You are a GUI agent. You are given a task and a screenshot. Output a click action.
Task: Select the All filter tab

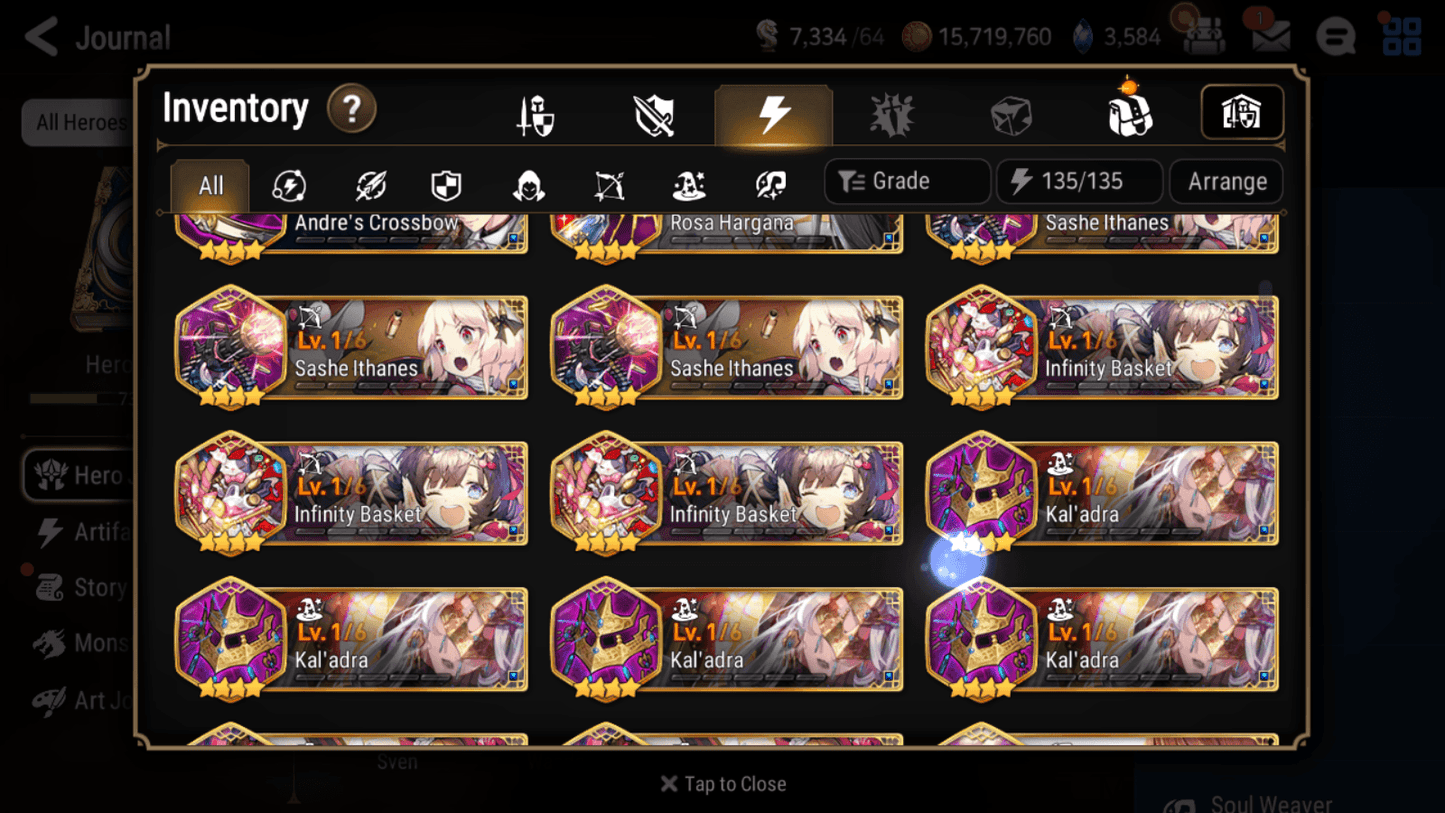coord(209,184)
